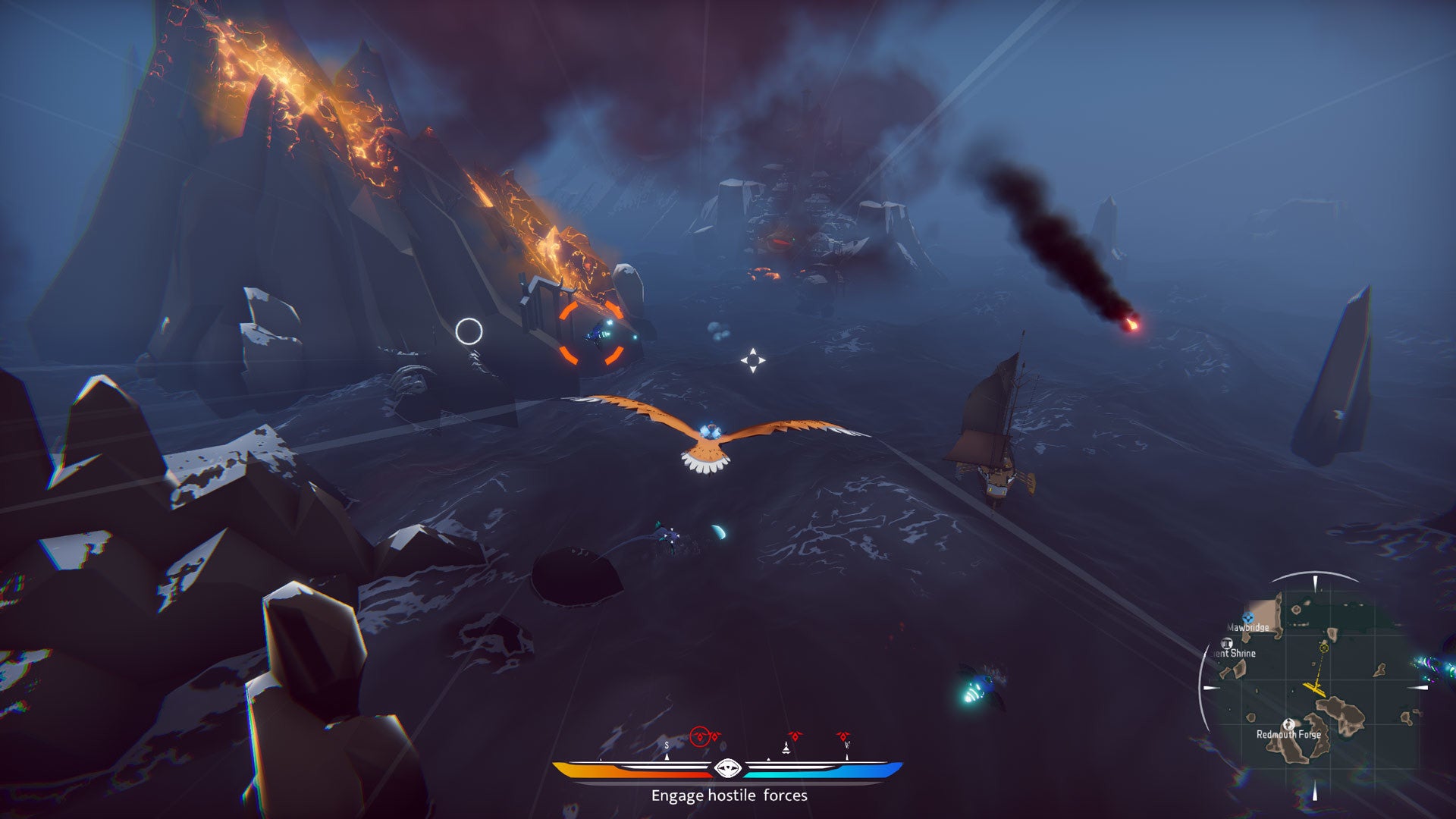Click the Engage hostile forces objective

(x=729, y=795)
